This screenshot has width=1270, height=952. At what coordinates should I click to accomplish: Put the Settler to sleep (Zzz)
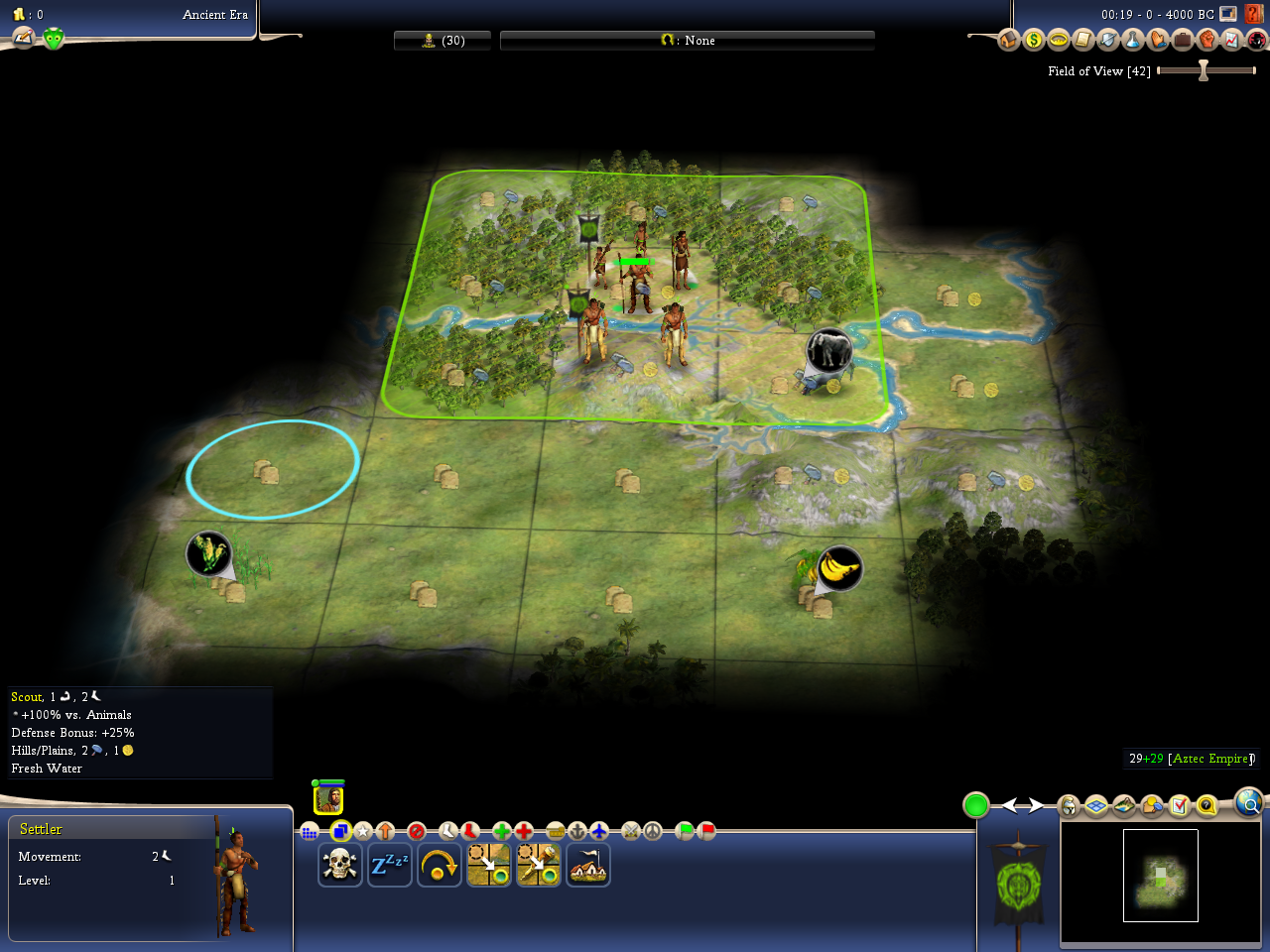pos(390,865)
